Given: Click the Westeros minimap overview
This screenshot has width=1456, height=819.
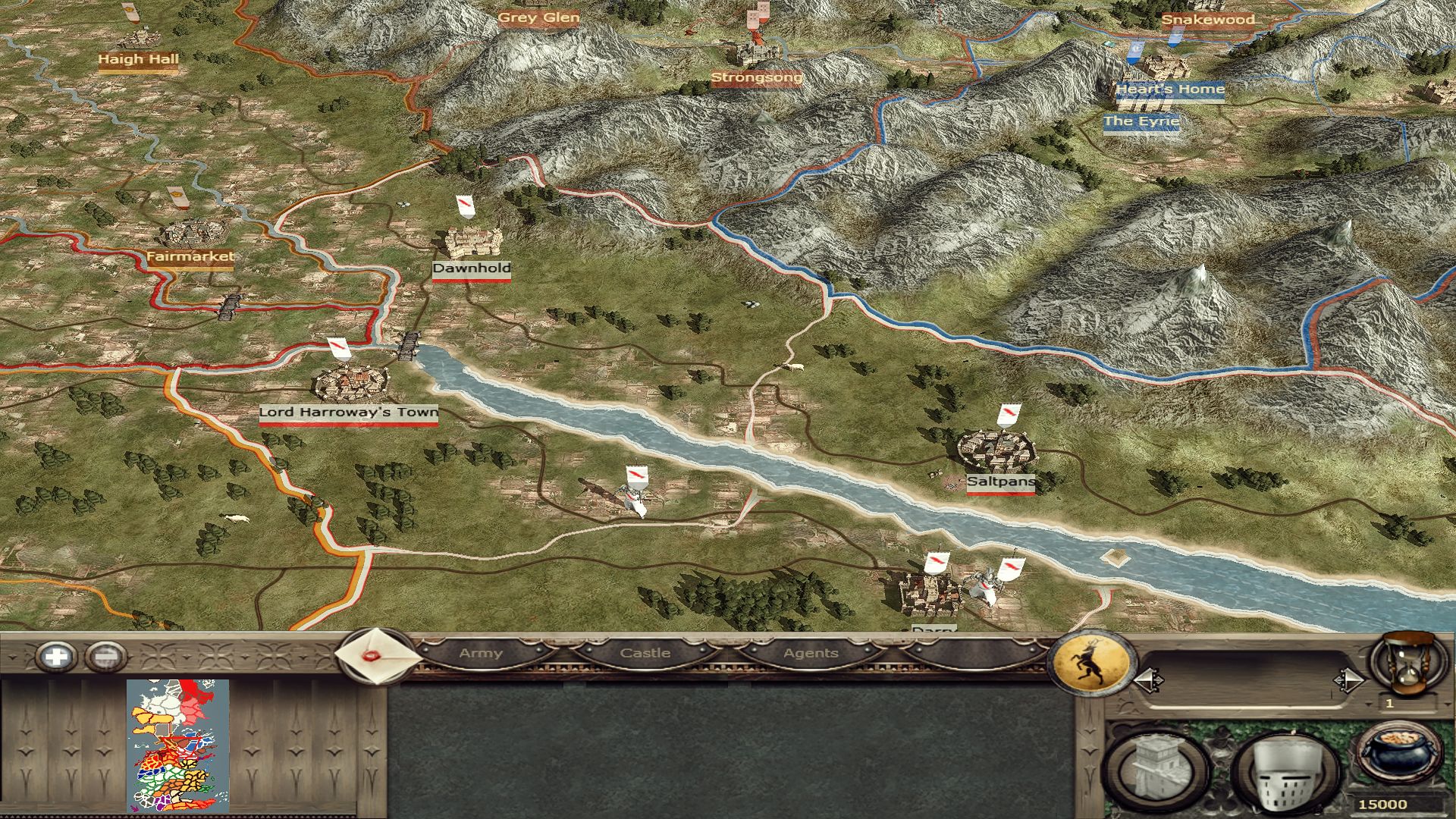Looking at the screenshot, I should [x=177, y=745].
